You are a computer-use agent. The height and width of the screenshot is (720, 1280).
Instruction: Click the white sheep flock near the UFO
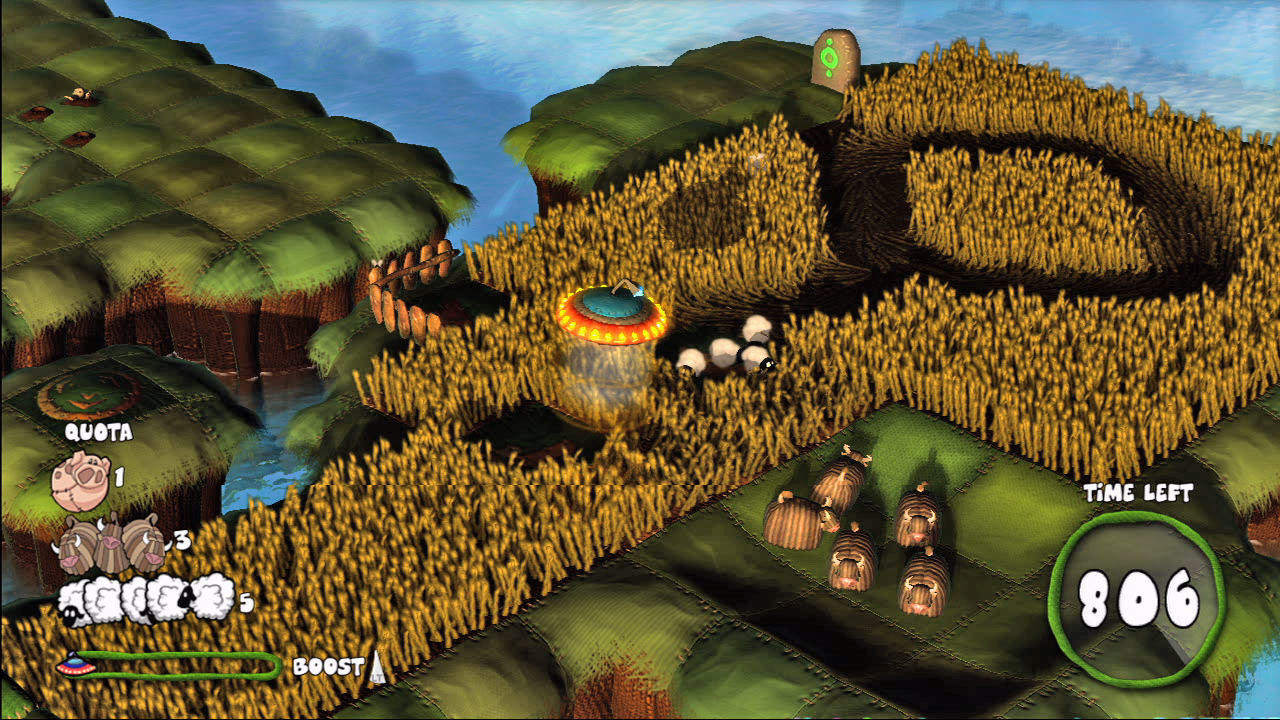tap(725, 350)
